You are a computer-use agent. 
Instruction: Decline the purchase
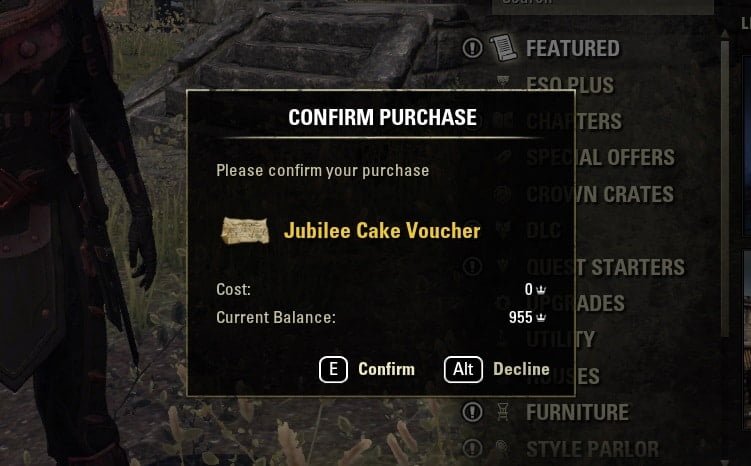coord(497,369)
